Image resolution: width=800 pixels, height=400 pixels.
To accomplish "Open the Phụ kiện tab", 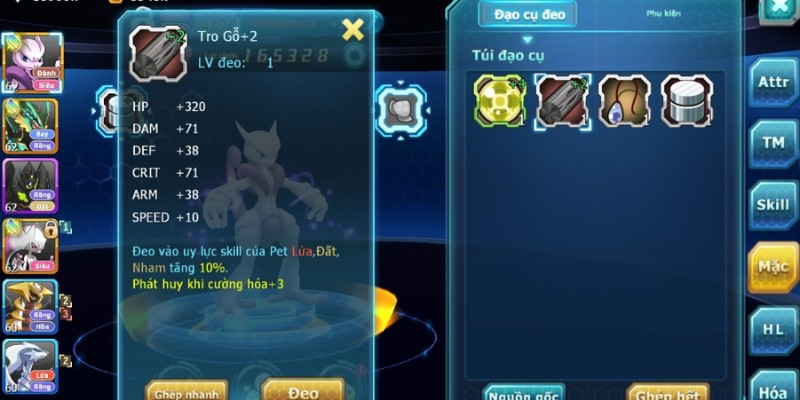I will (662, 15).
